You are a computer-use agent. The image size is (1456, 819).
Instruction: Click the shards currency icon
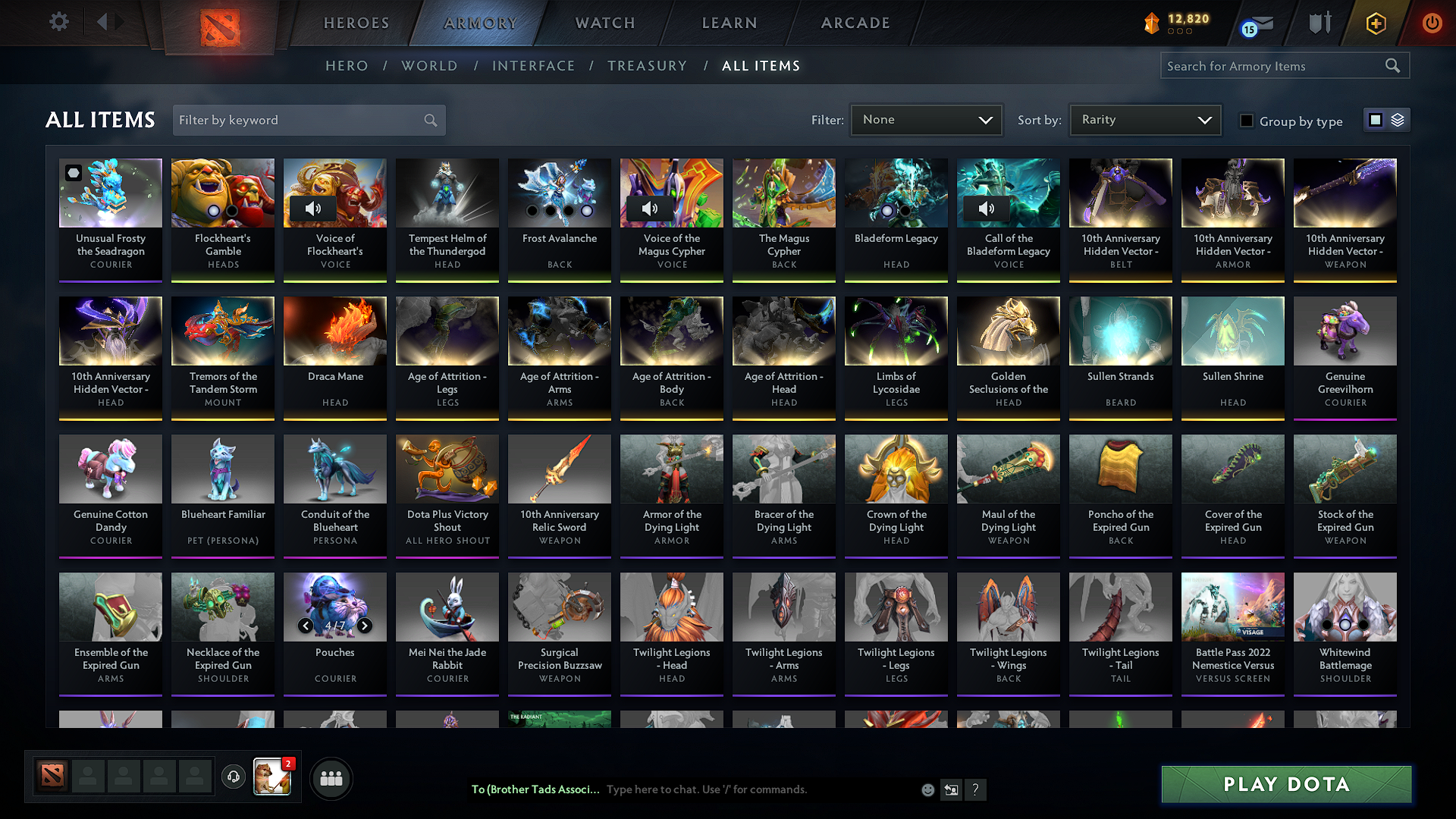1151,24
